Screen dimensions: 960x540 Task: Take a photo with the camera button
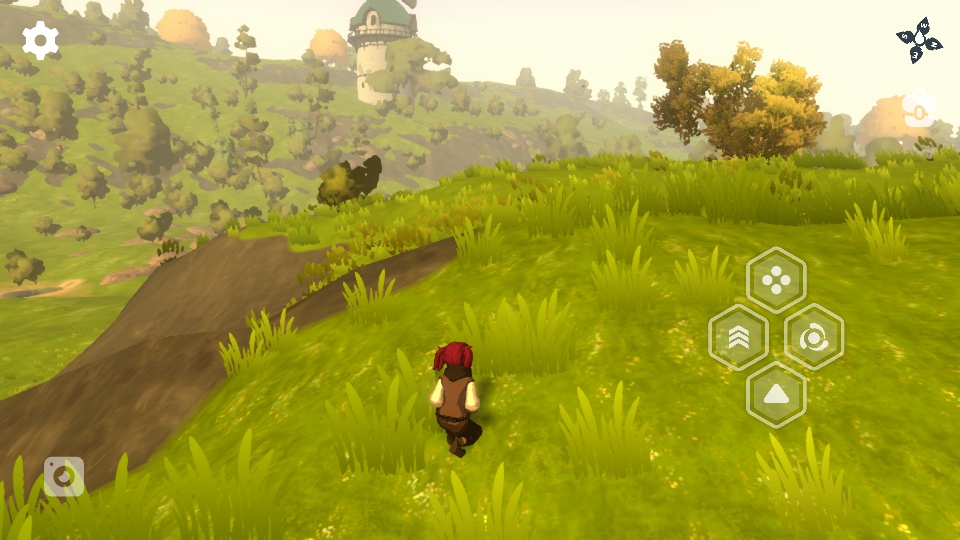point(64,477)
